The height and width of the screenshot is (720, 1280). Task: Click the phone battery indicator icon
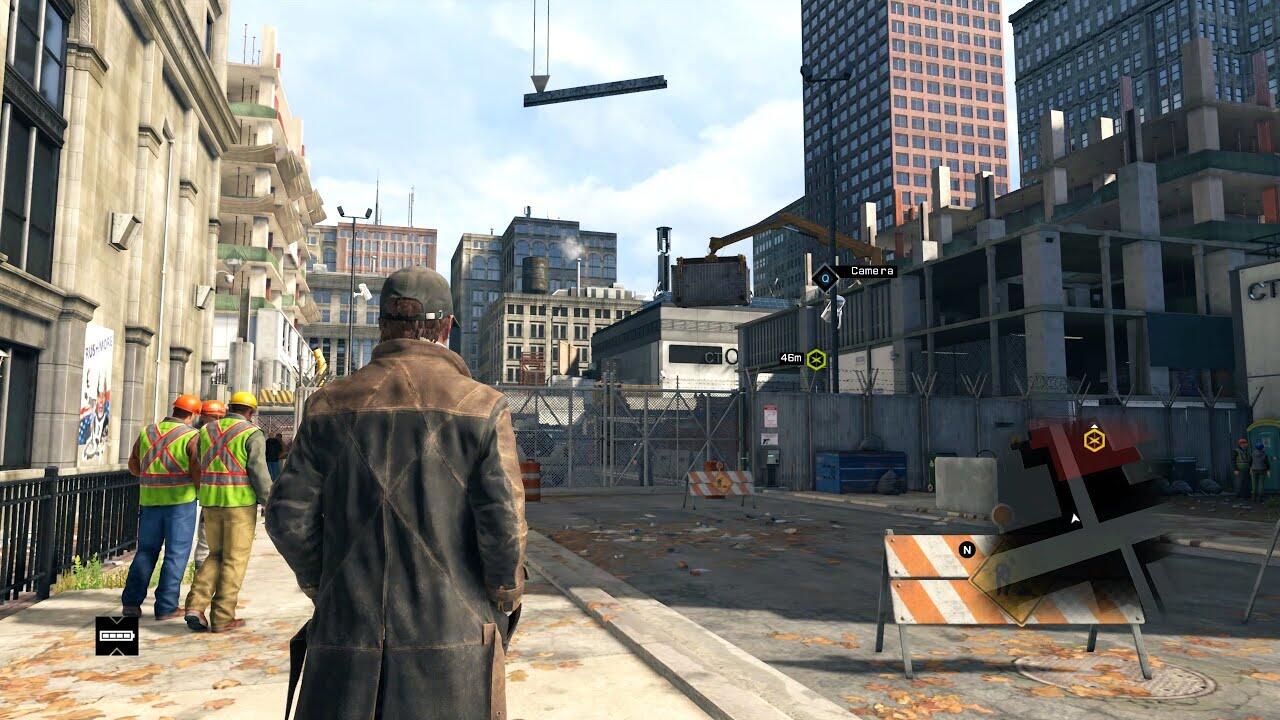[x=117, y=635]
